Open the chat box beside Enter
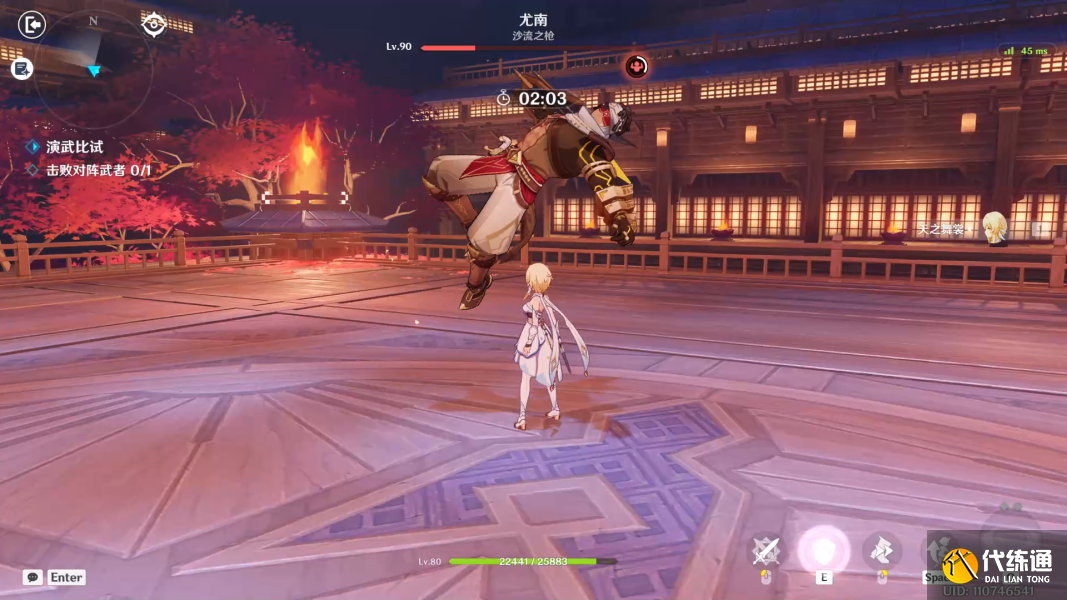Viewport: 1067px width, 600px height. 33,577
